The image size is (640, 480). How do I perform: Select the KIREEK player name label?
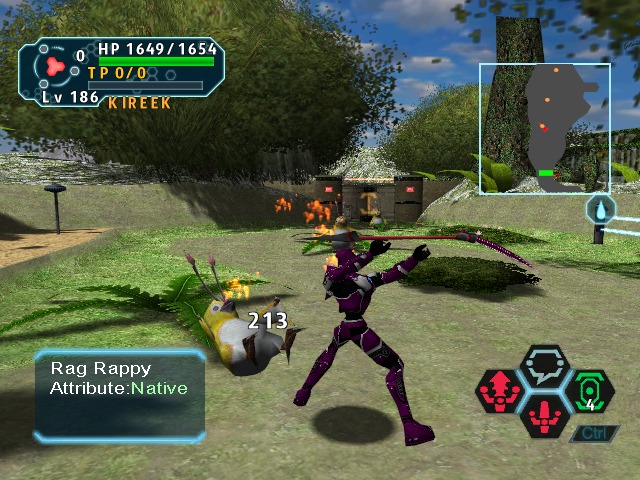[139, 103]
